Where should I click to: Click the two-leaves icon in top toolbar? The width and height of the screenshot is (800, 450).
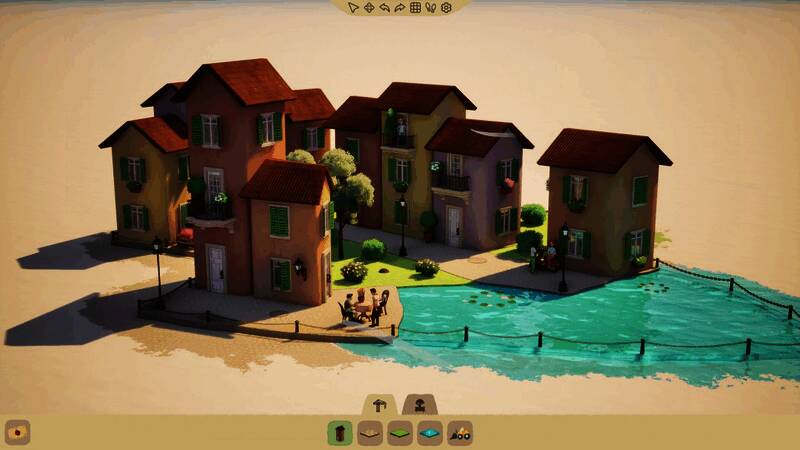[431, 8]
